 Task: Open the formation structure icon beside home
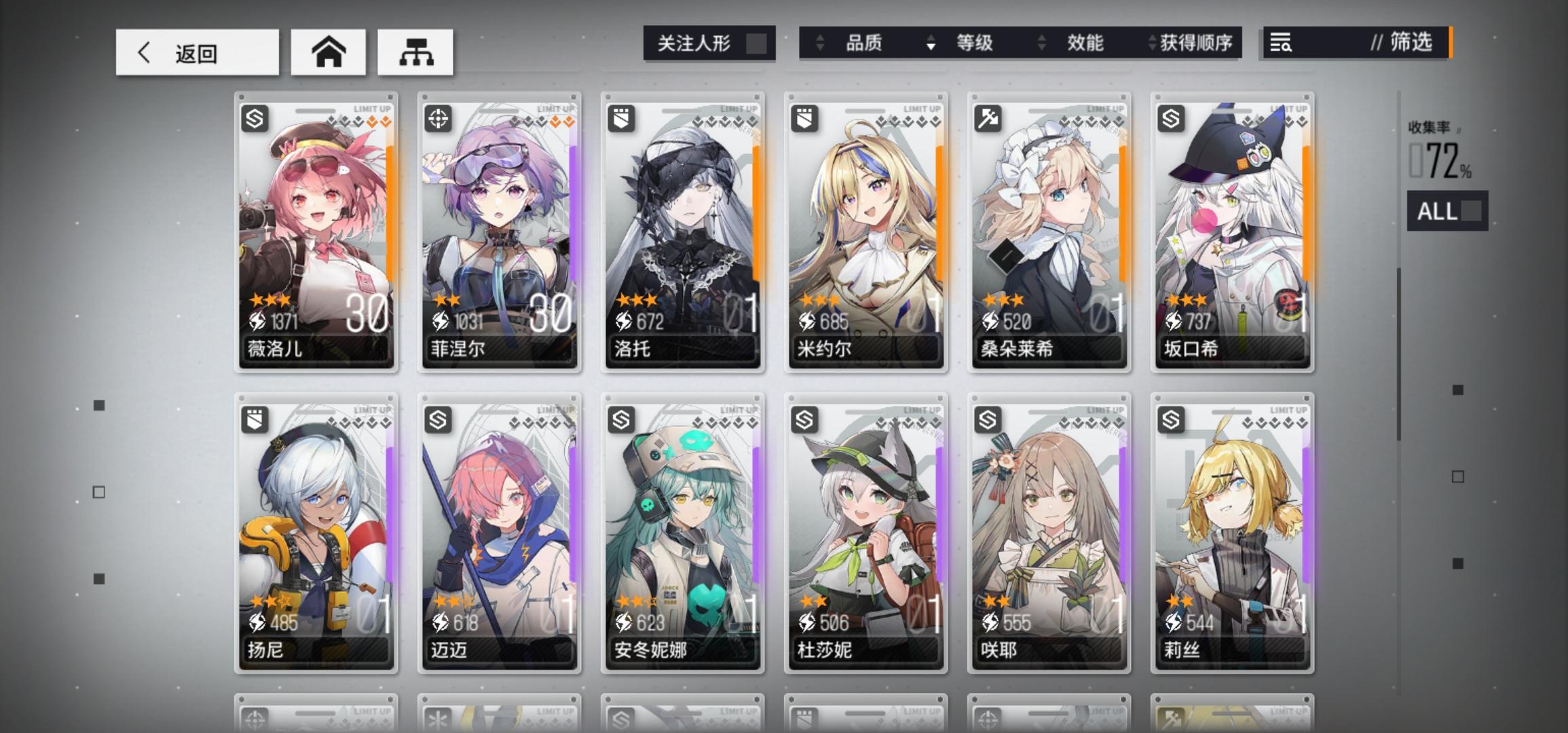[x=416, y=52]
